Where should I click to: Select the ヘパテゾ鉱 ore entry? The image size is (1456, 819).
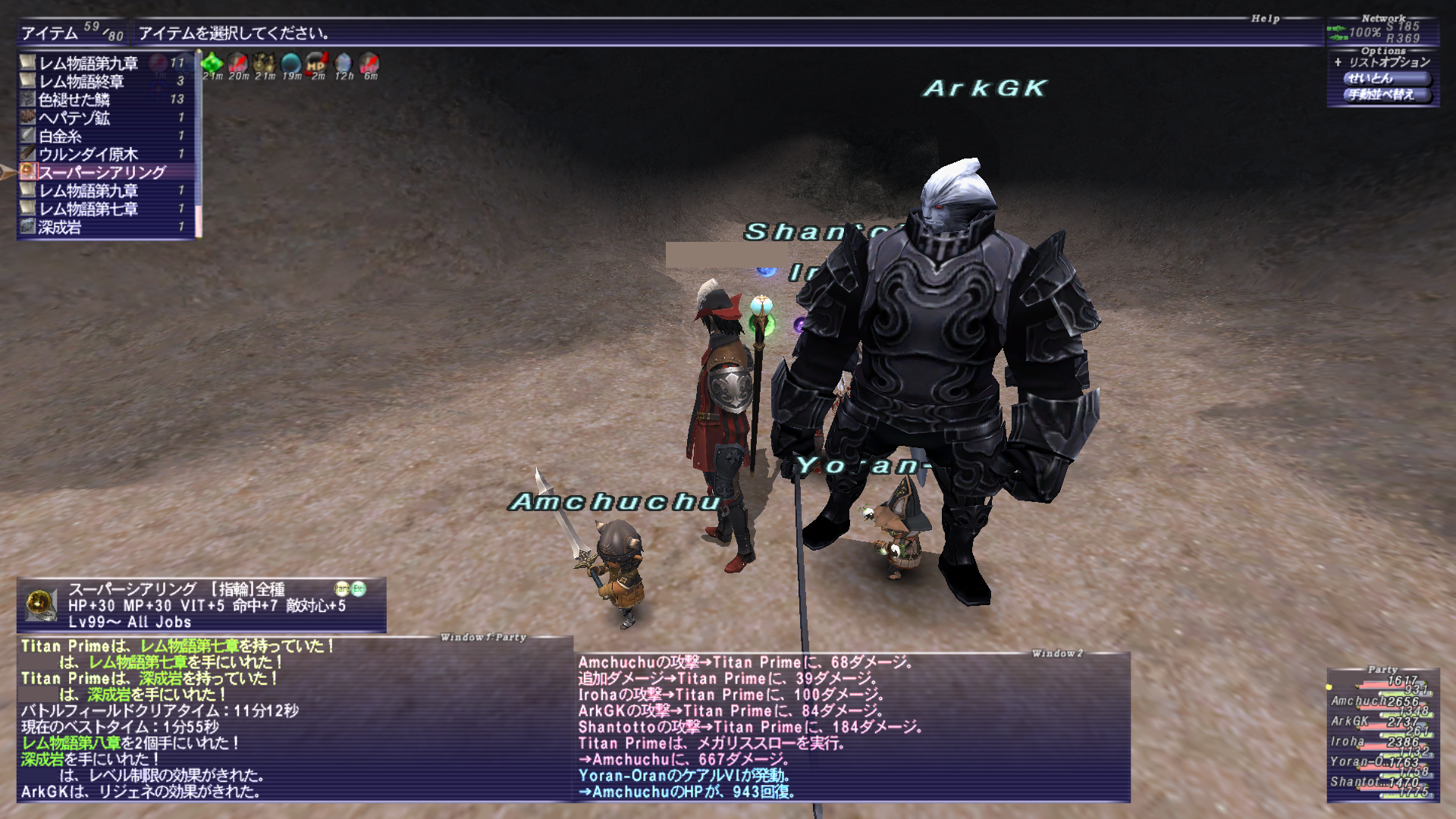pyautogui.click(x=74, y=118)
